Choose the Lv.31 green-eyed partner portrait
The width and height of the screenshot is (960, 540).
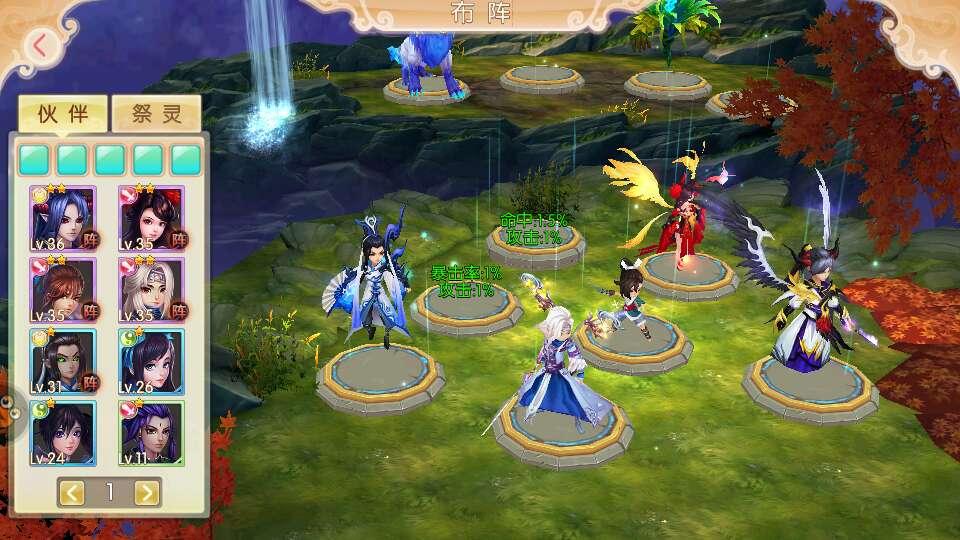coord(63,361)
